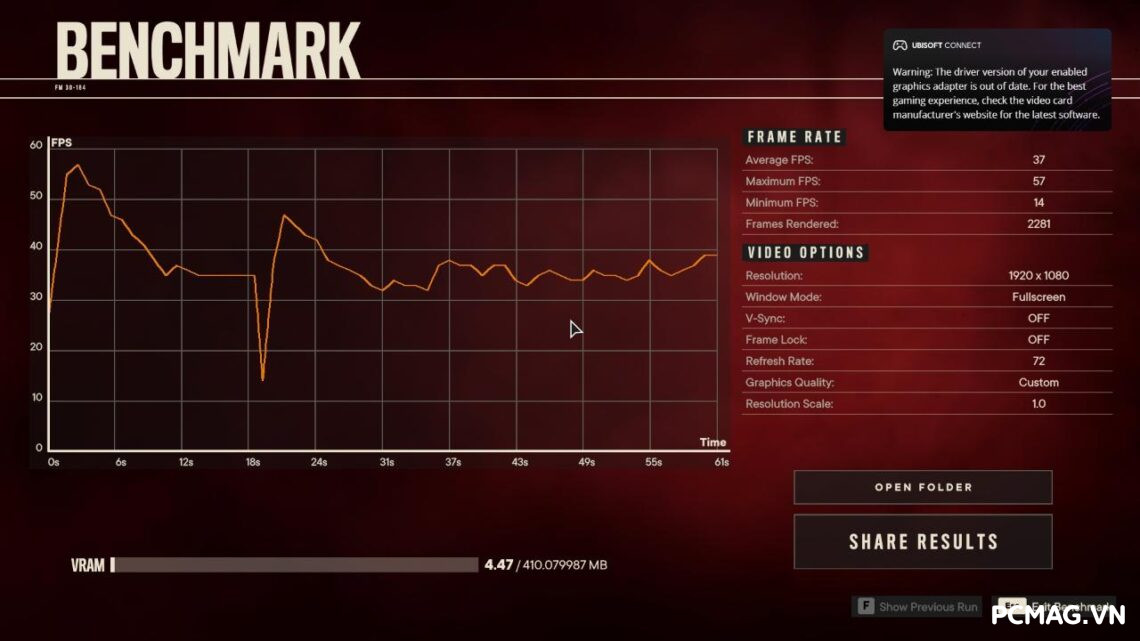Open the benchmark results folder
The image size is (1140, 641).
tap(922, 487)
